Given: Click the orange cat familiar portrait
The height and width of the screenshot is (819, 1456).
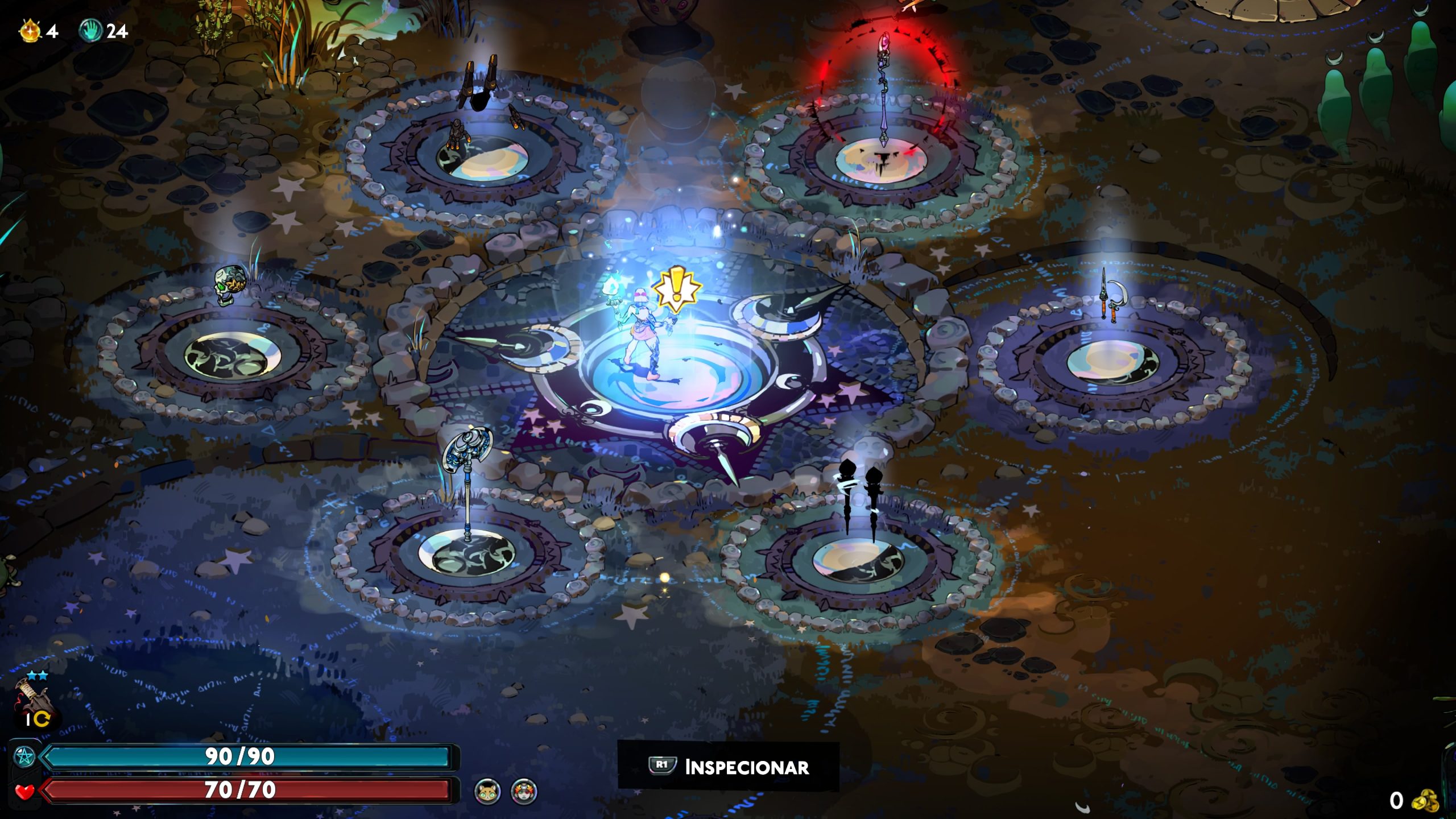Looking at the screenshot, I should tap(487, 791).
